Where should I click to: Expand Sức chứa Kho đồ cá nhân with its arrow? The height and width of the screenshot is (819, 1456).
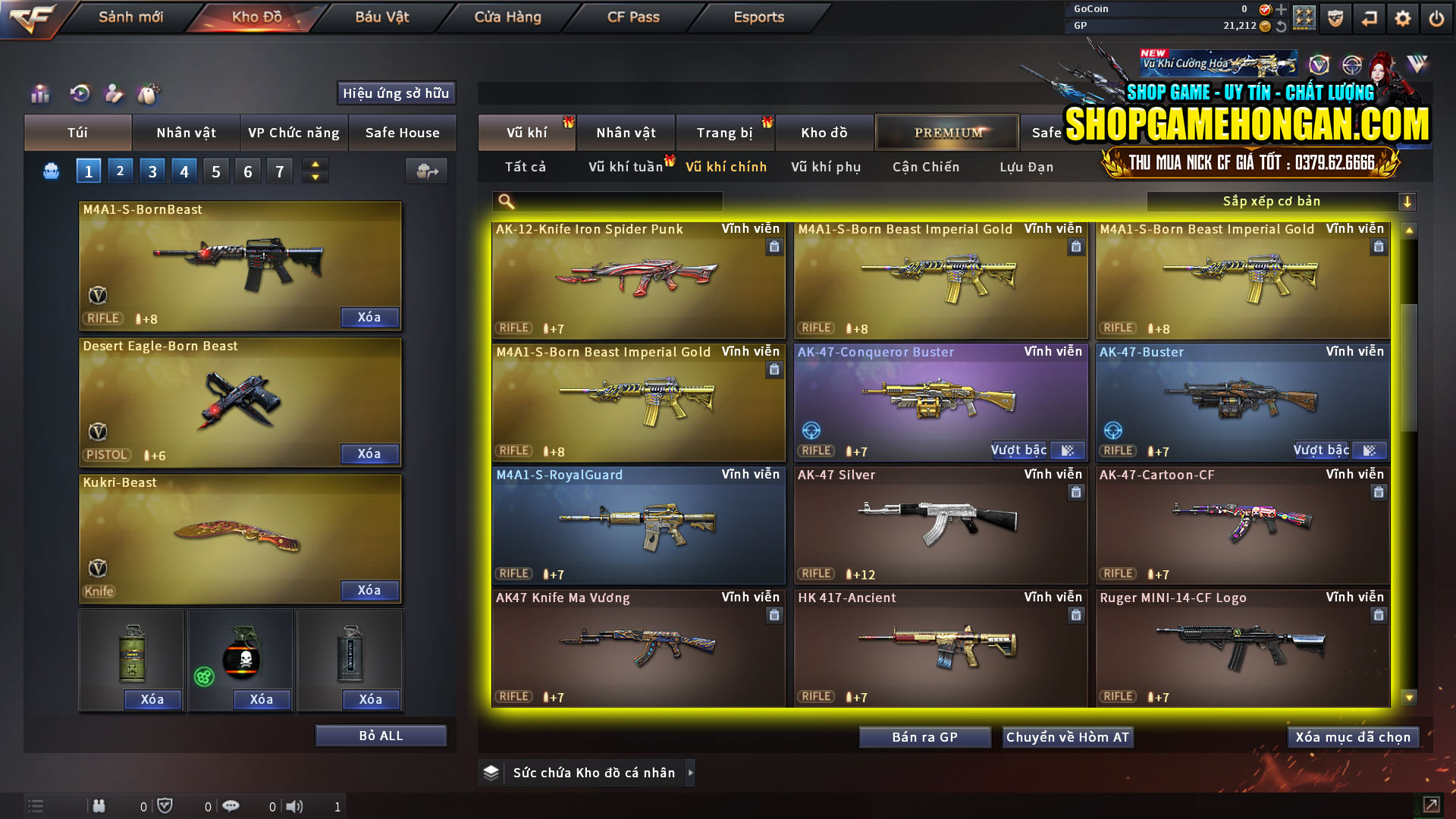(x=691, y=773)
